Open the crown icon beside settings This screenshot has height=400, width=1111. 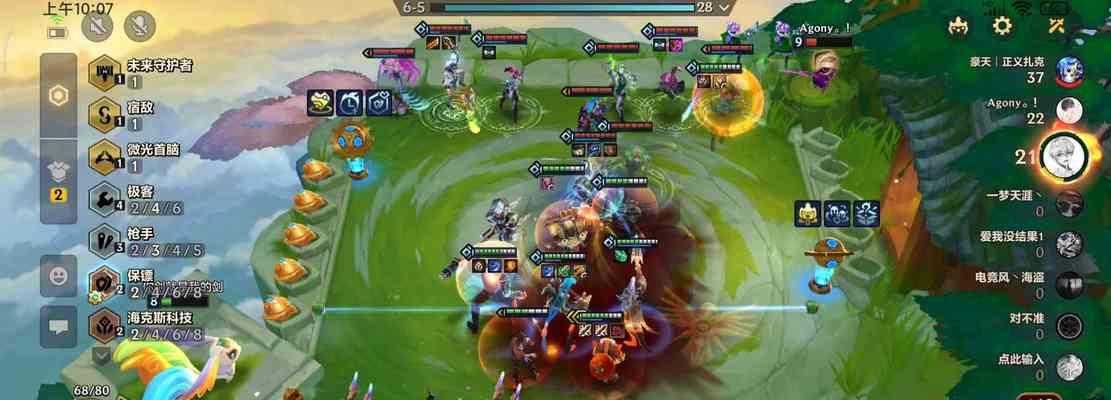click(x=959, y=26)
